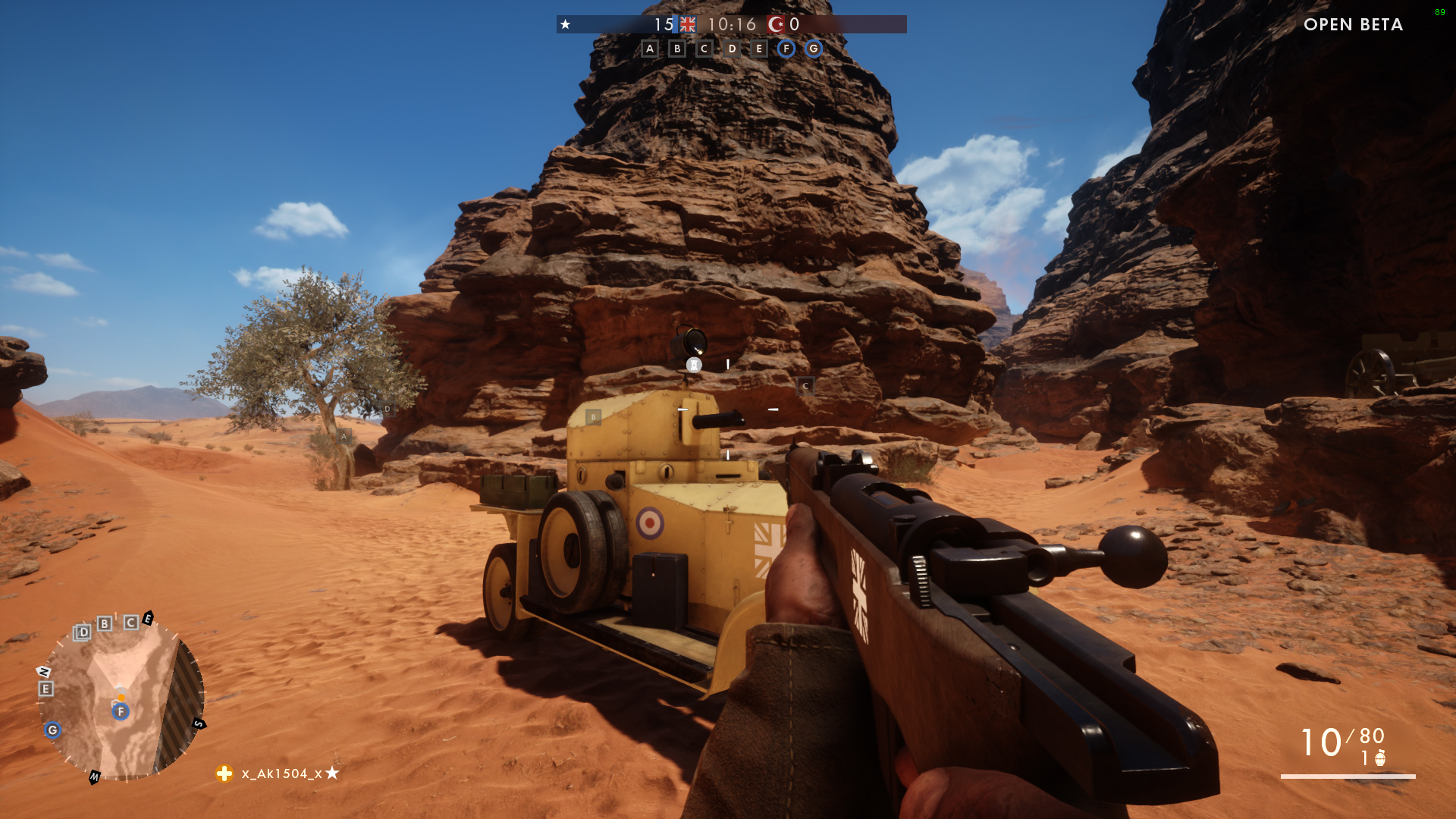The image size is (1456, 819).
Task: Click the grenade icon near the ammo count
Action: pyautogui.click(x=1380, y=758)
